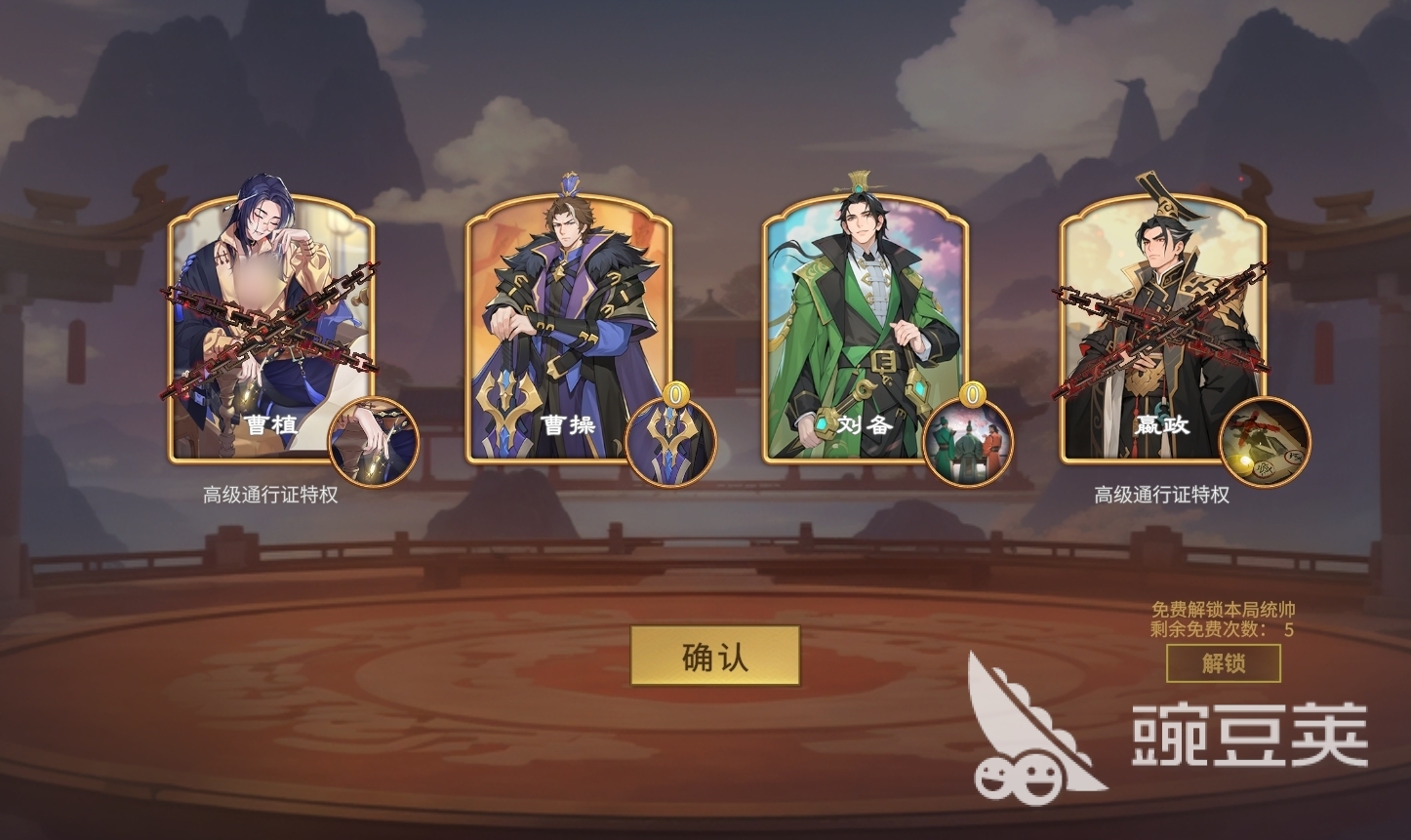Screen dimensions: 1411x840
Task: Click 曹操's circular blue emblem icon
Action: point(673,440)
